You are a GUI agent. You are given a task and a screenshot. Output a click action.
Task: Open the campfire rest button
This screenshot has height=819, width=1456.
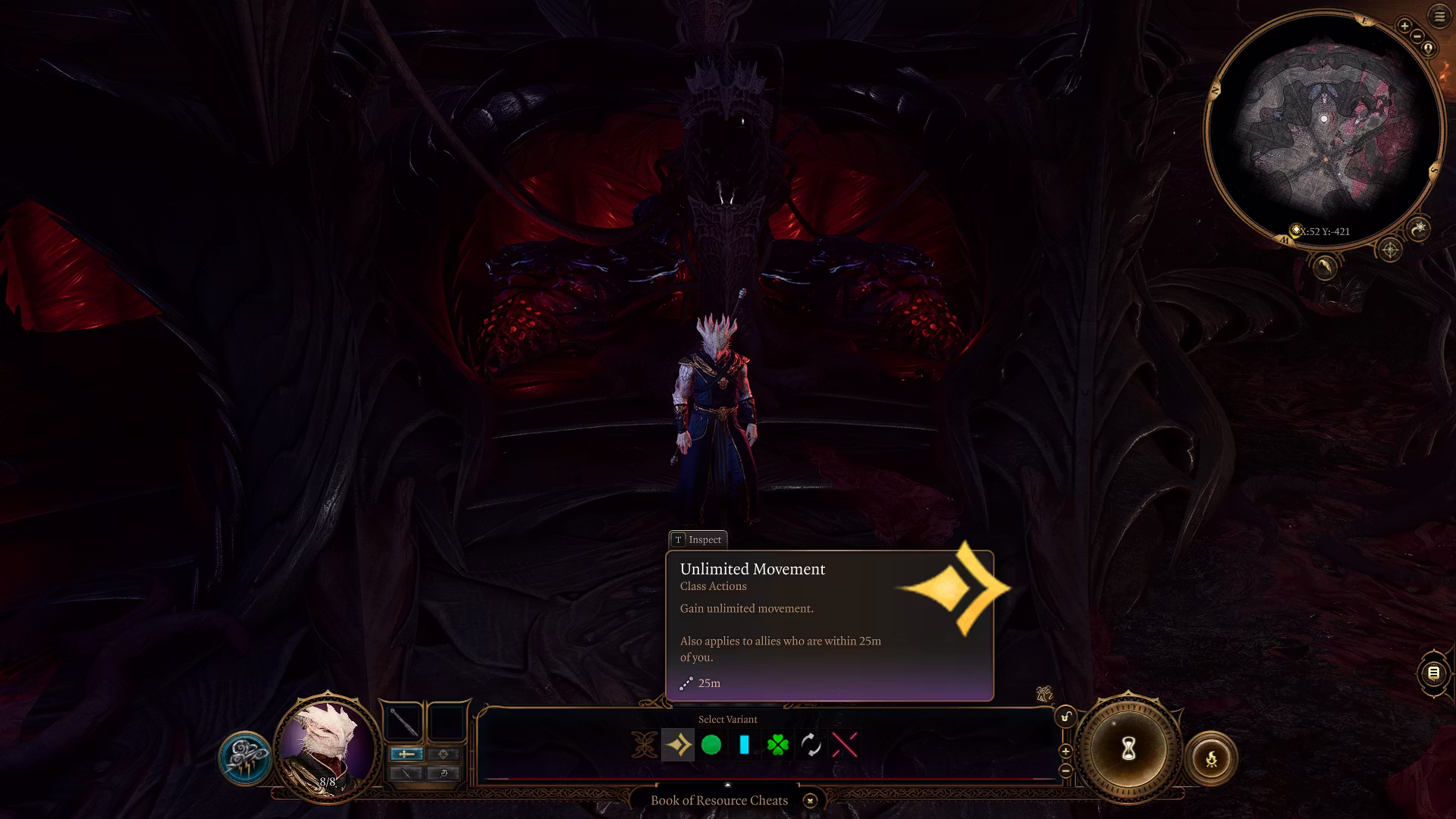pos(1211,758)
